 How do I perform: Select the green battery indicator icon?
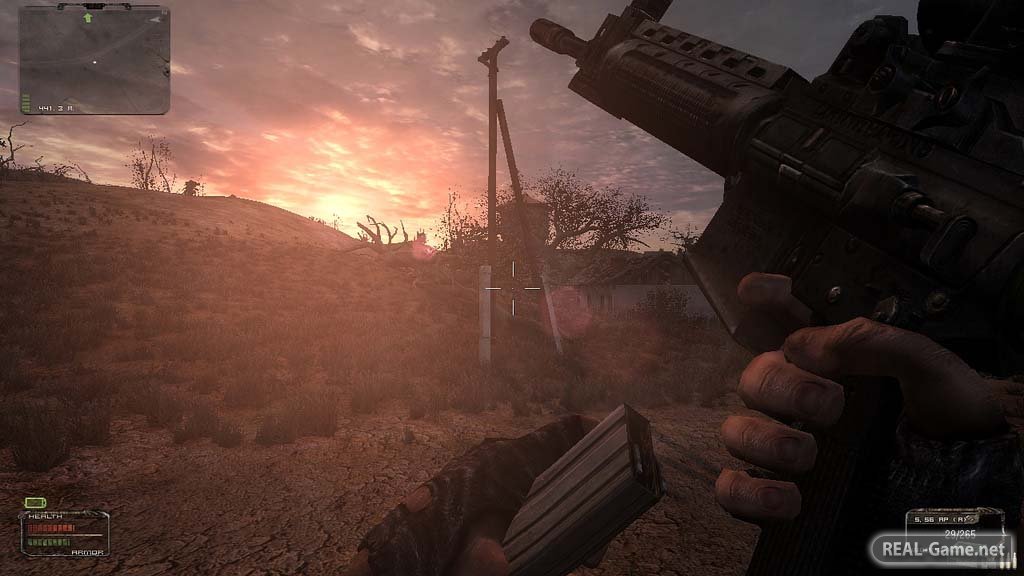click(37, 502)
